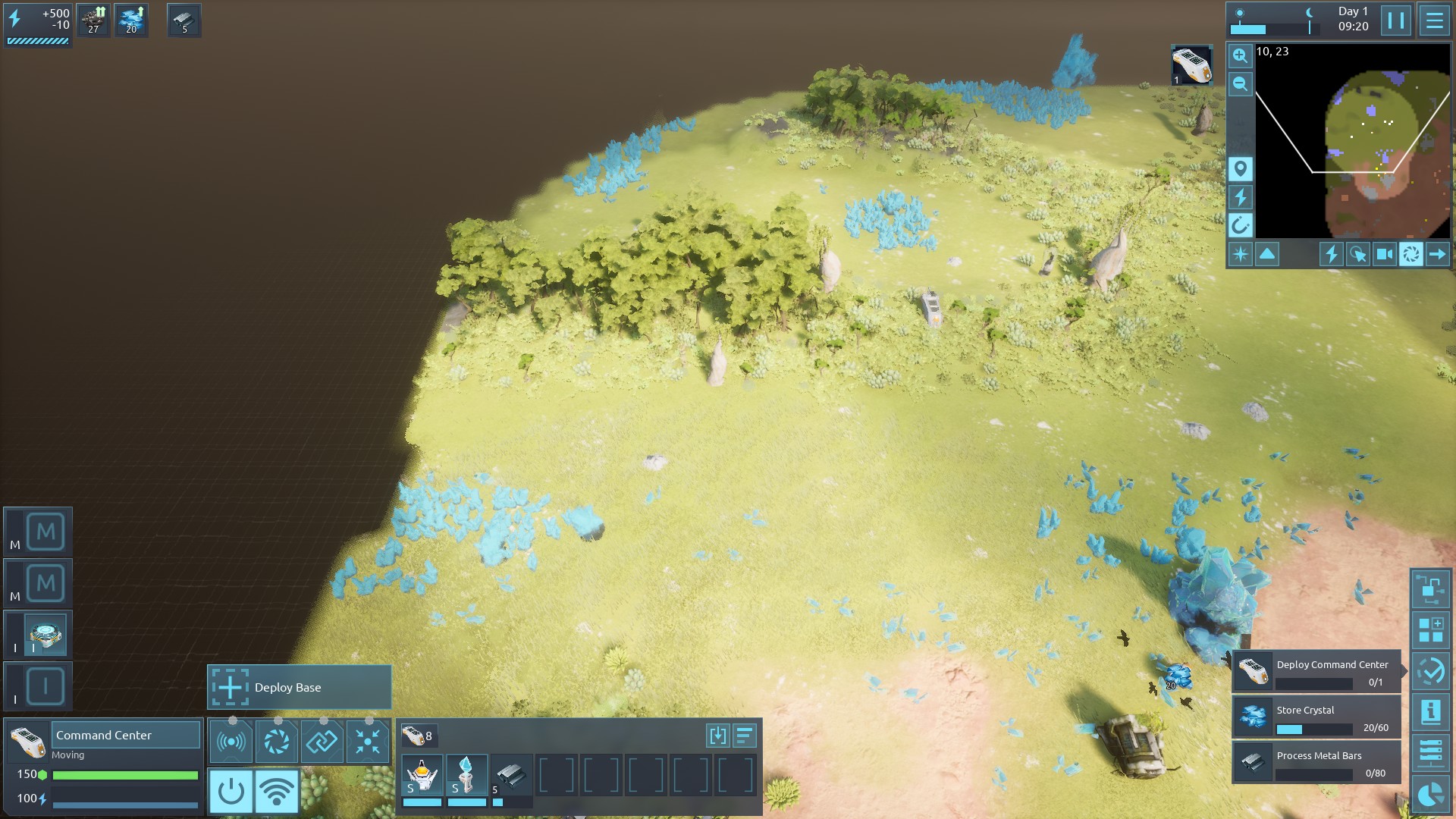Click the minimap terrain view
Screen dimensions: 1456x819
(1352, 140)
